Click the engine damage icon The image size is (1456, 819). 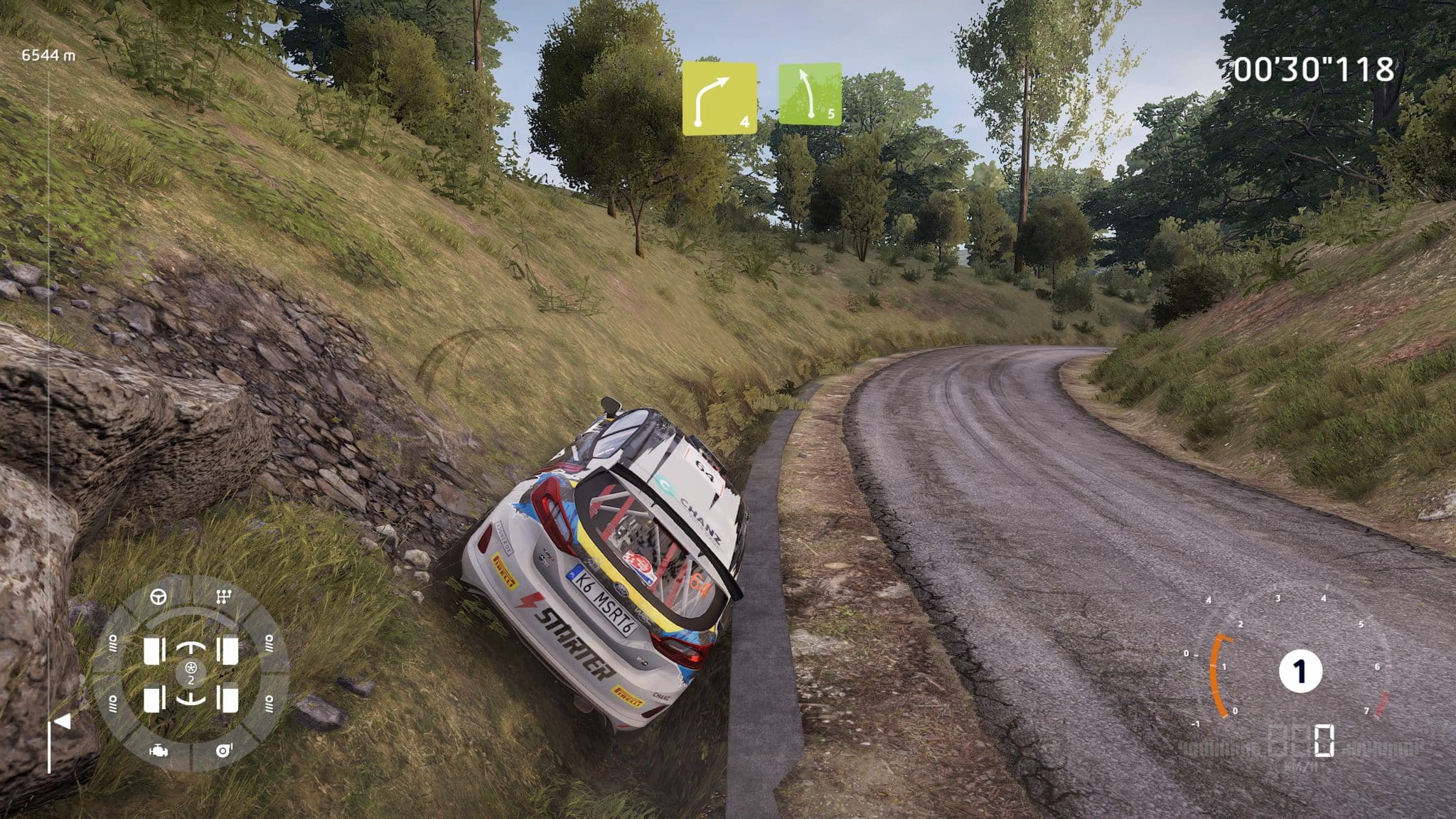click(158, 751)
